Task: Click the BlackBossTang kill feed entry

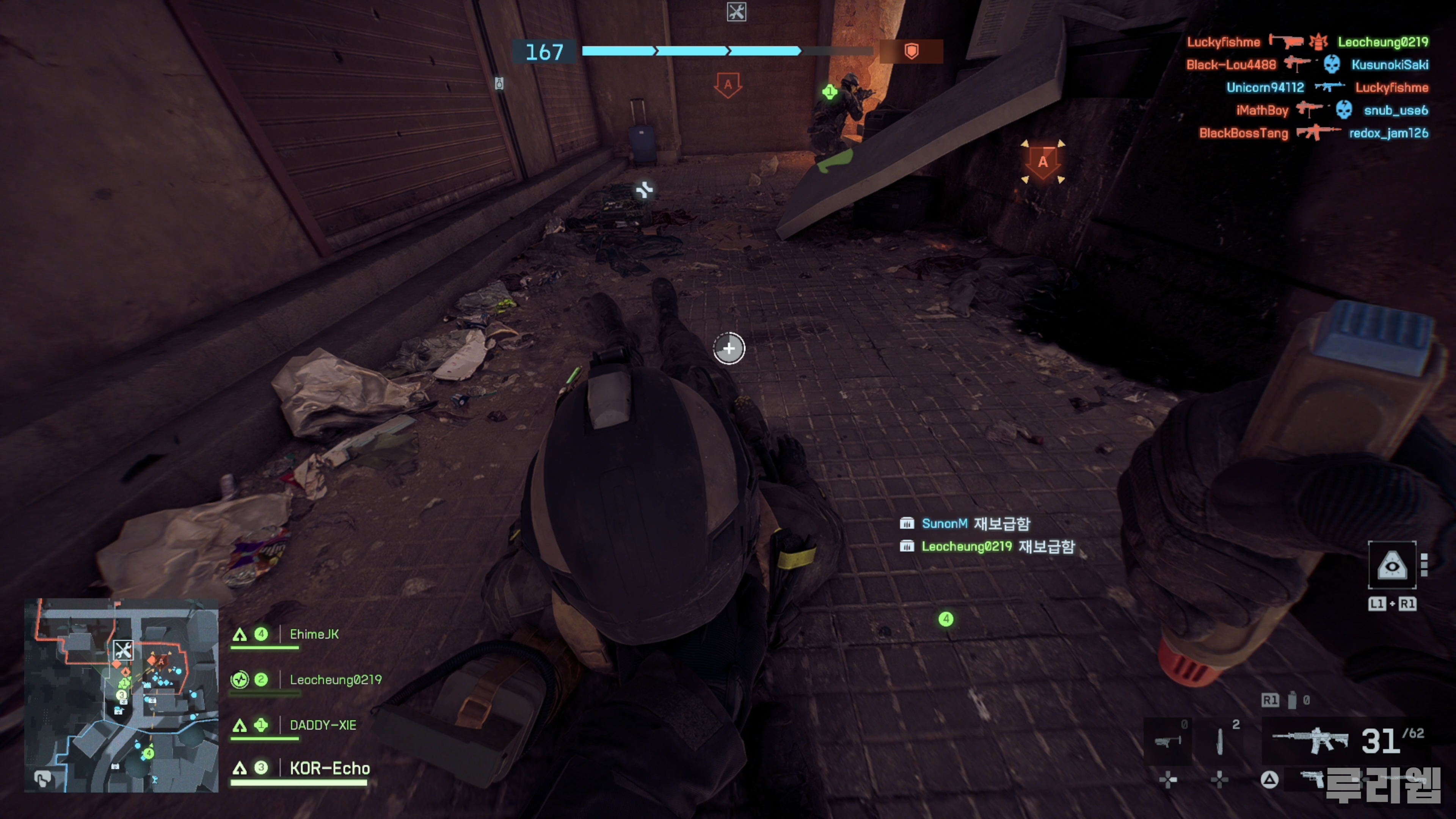Action: (x=1244, y=133)
